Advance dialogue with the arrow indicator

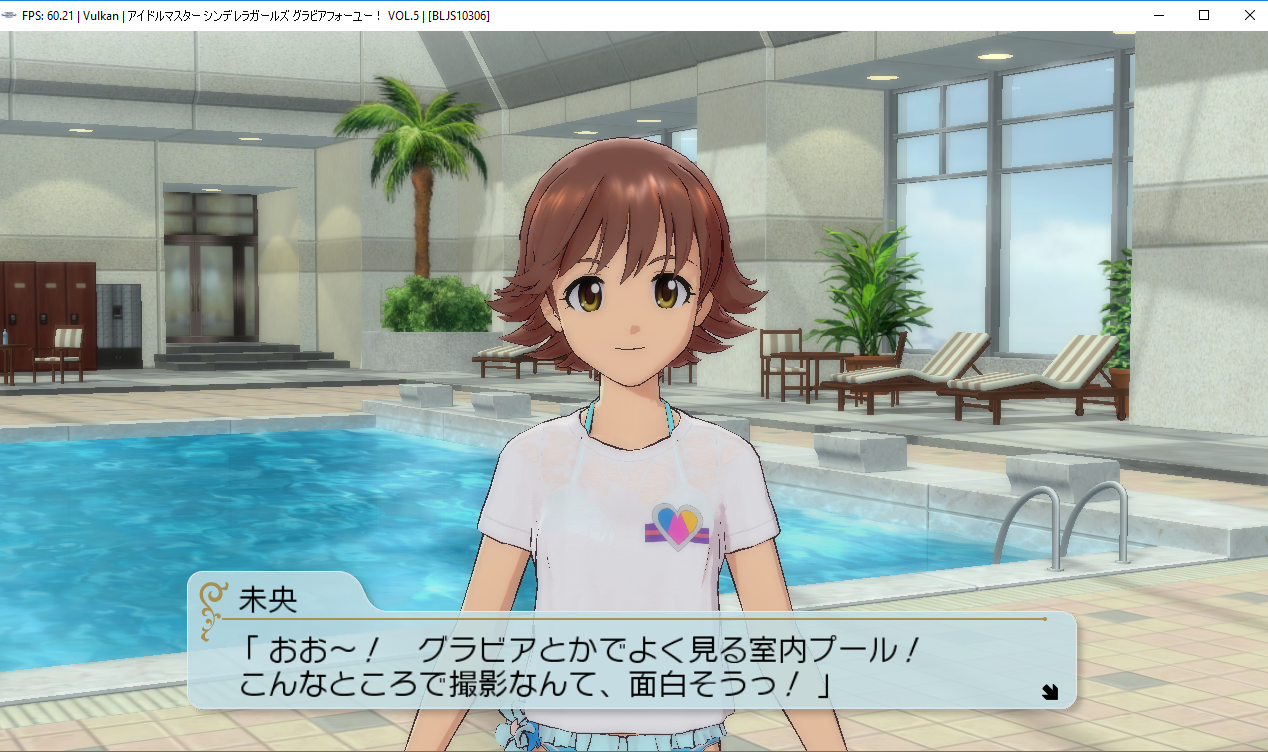pyautogui.click(x=1049, y=691)
